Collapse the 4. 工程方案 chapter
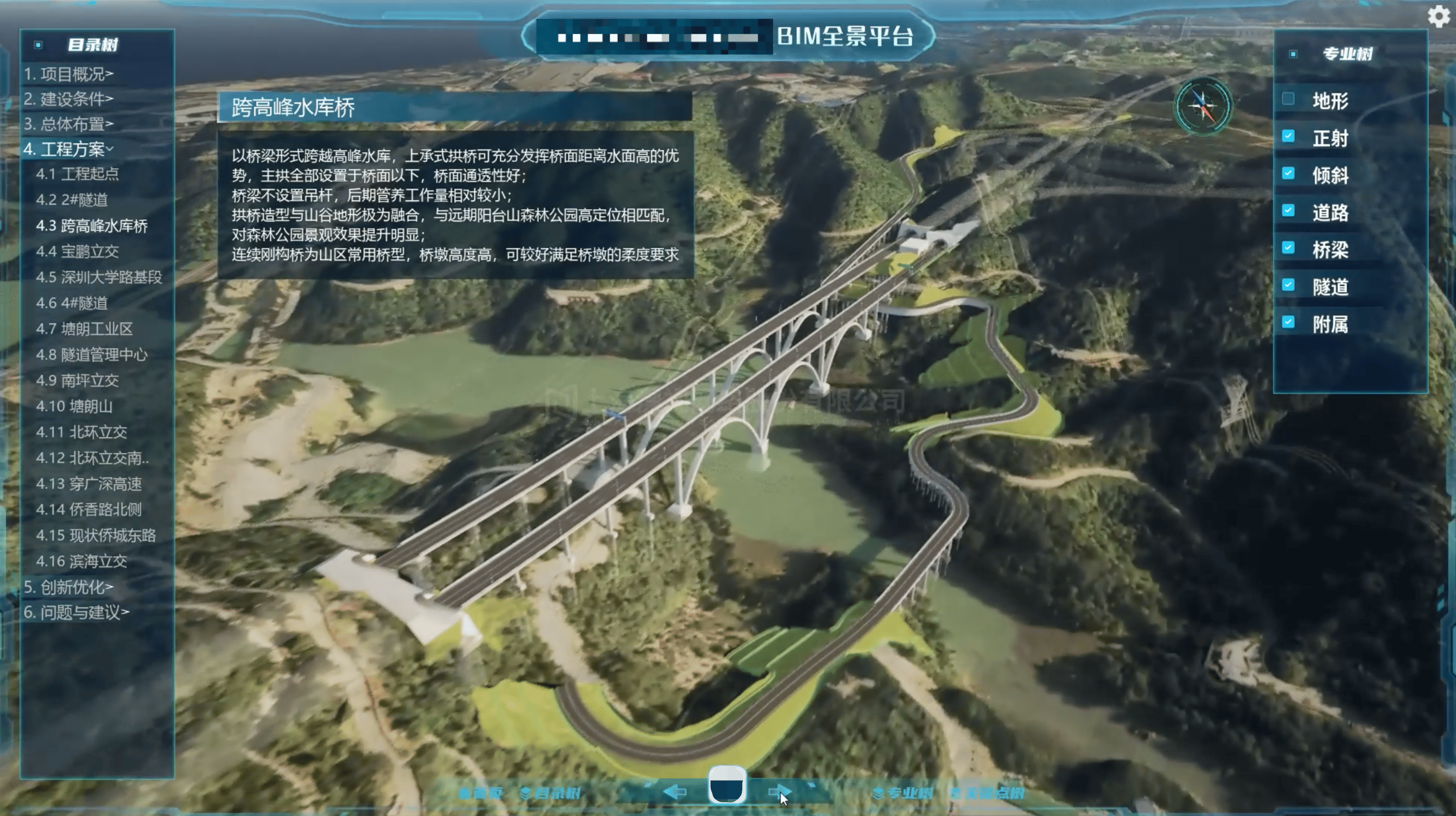Viewport: 1456px width, 816px height. pyautogui.click(x=68, y=149)
